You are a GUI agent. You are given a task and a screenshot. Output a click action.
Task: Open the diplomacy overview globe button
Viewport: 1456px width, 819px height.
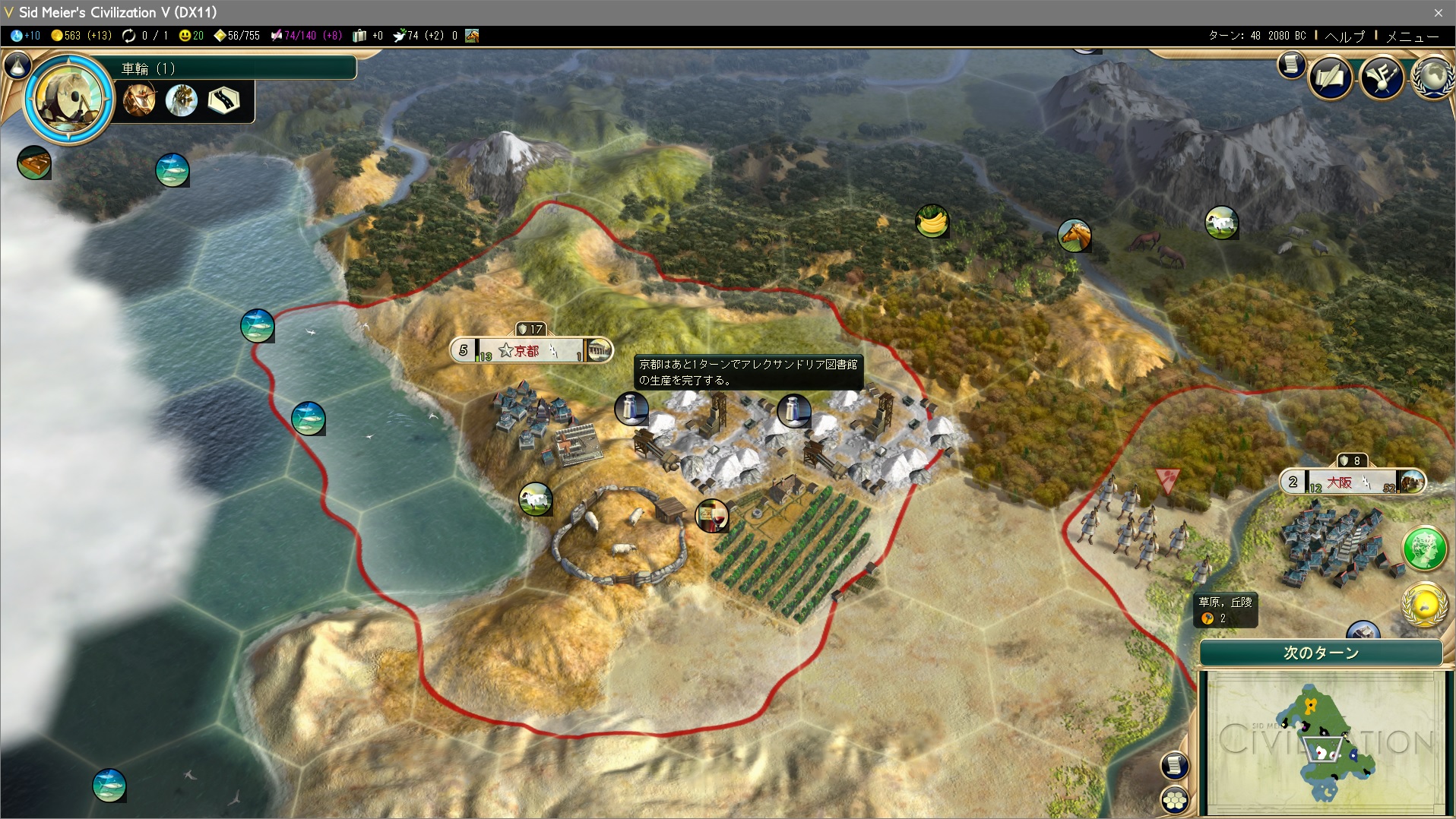pos(1432,77)
